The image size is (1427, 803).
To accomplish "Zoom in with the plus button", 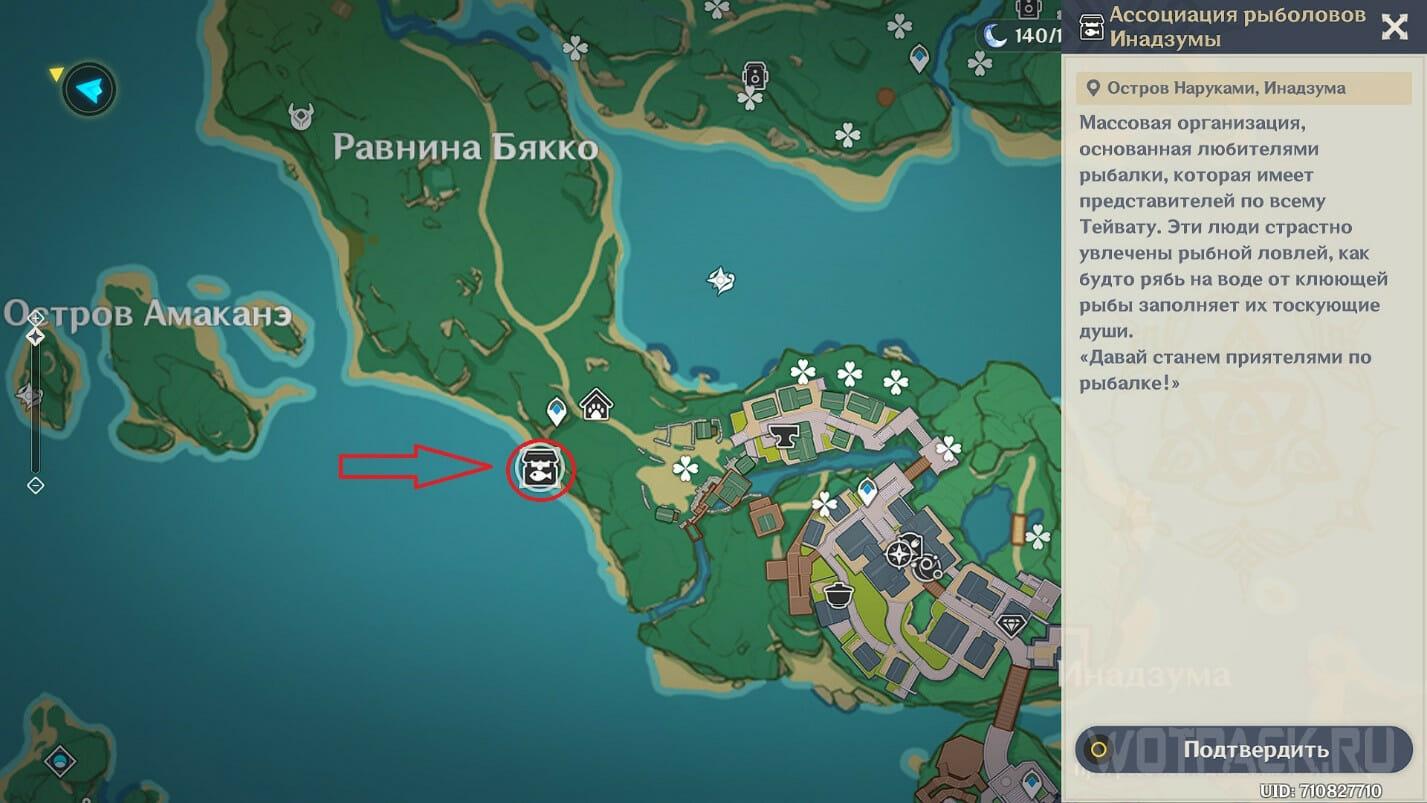I will (35, 318).
